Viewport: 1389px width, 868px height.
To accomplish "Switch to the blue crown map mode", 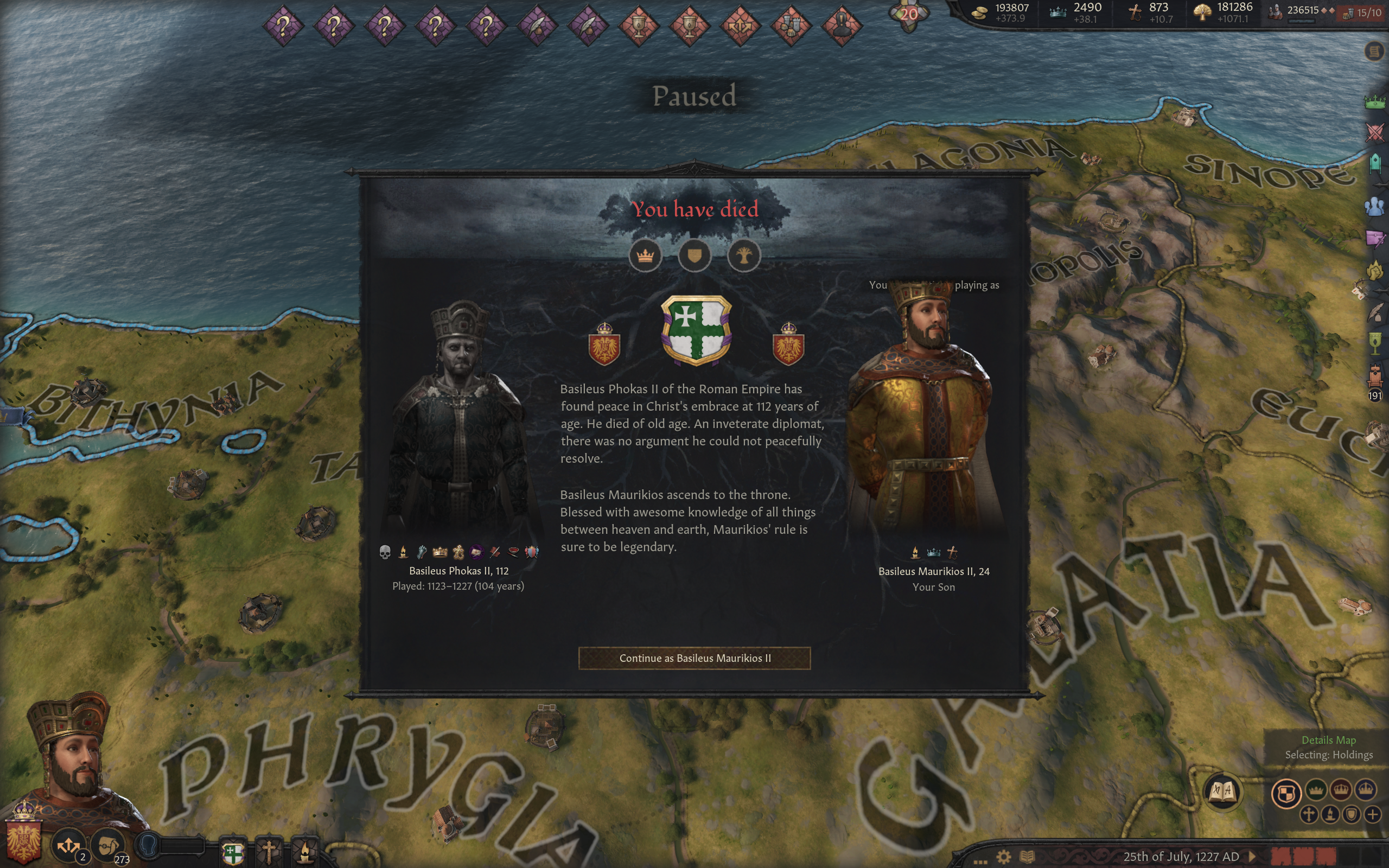I will (x=1366, y=790).
